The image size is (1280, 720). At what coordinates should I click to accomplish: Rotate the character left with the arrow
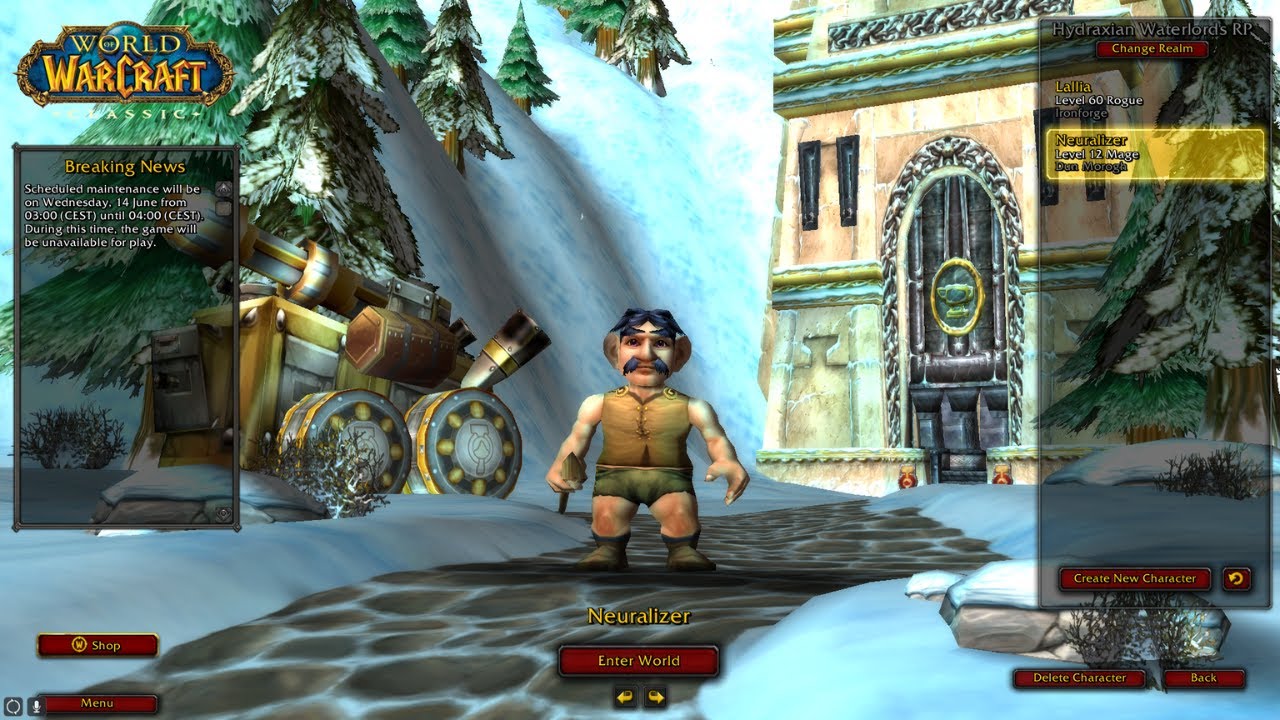click(x=625, y=696)
